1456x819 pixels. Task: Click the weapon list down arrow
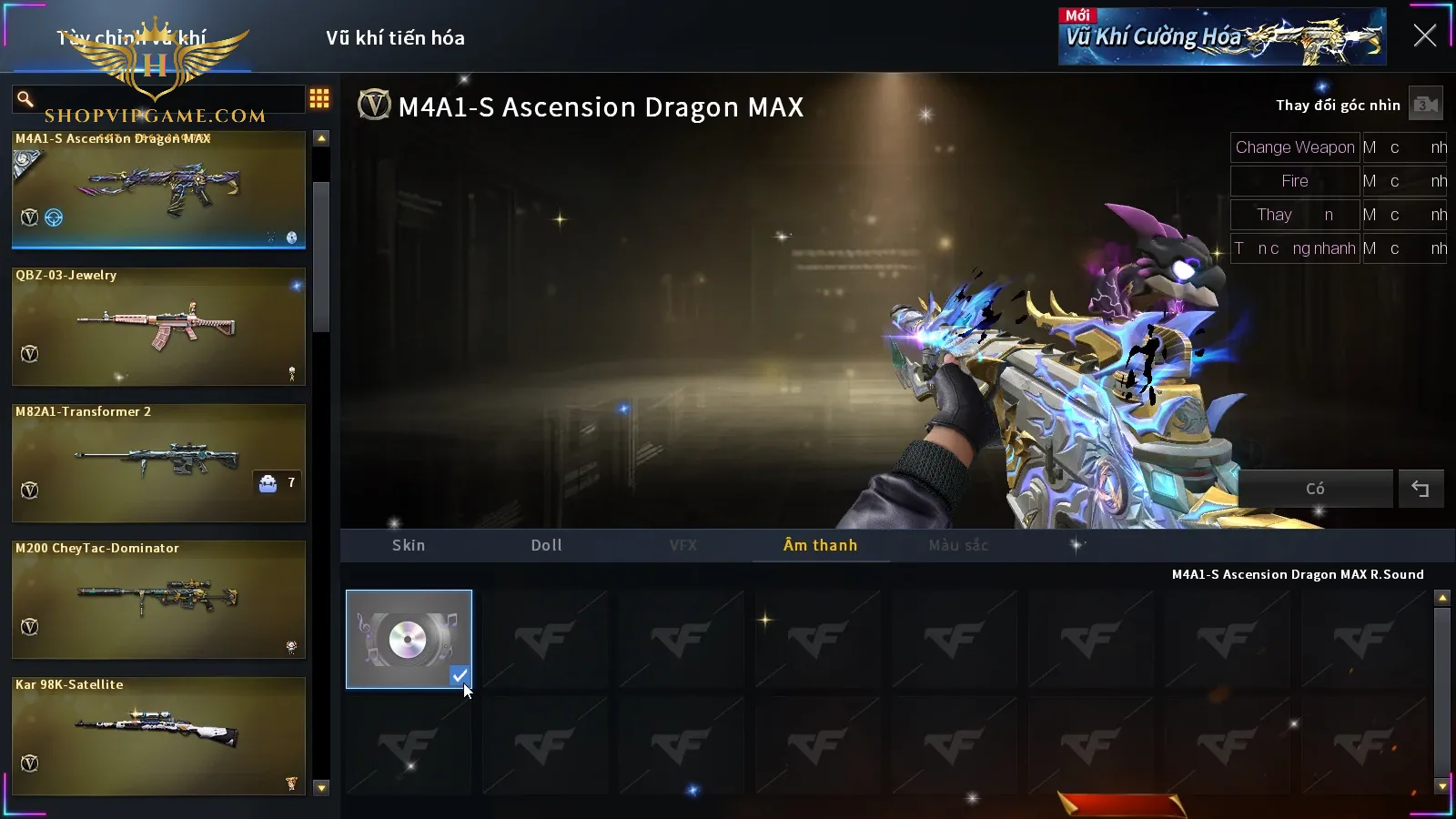click(321, 788)
